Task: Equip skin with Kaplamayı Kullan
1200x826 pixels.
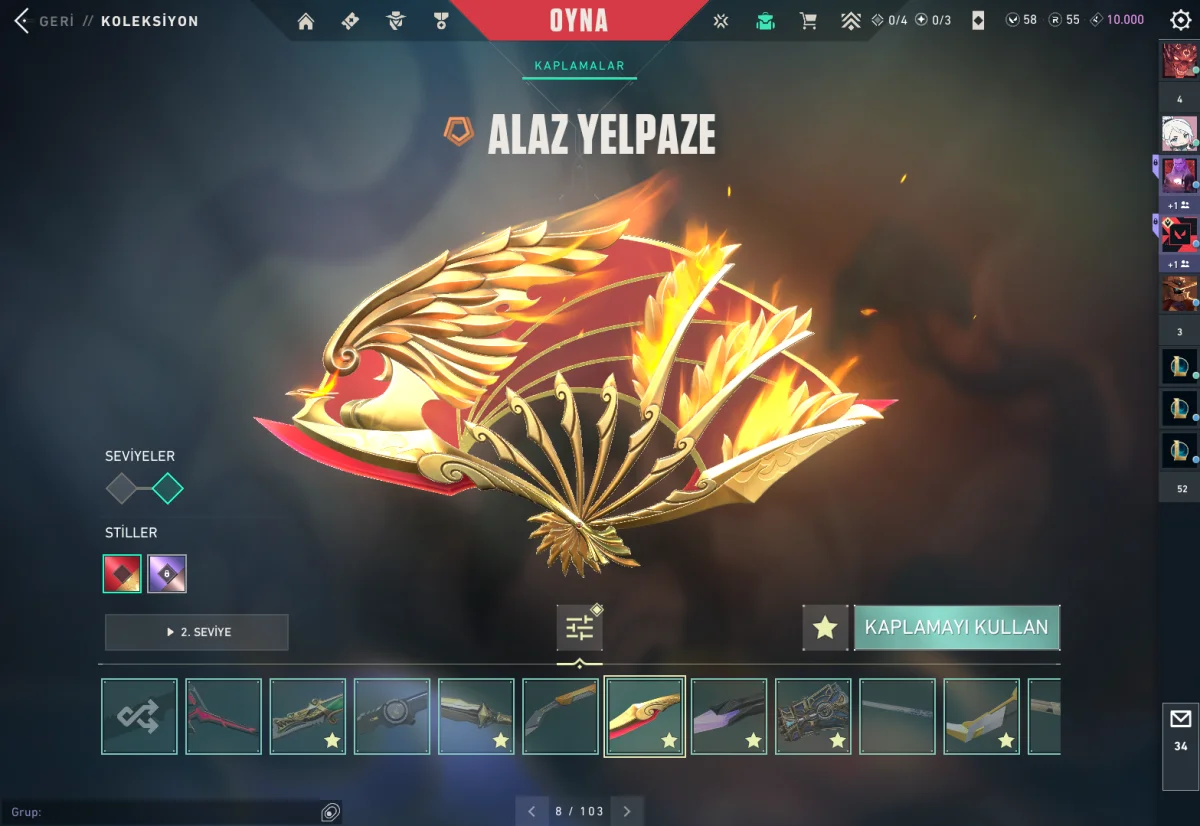Action: coord(956,628)
